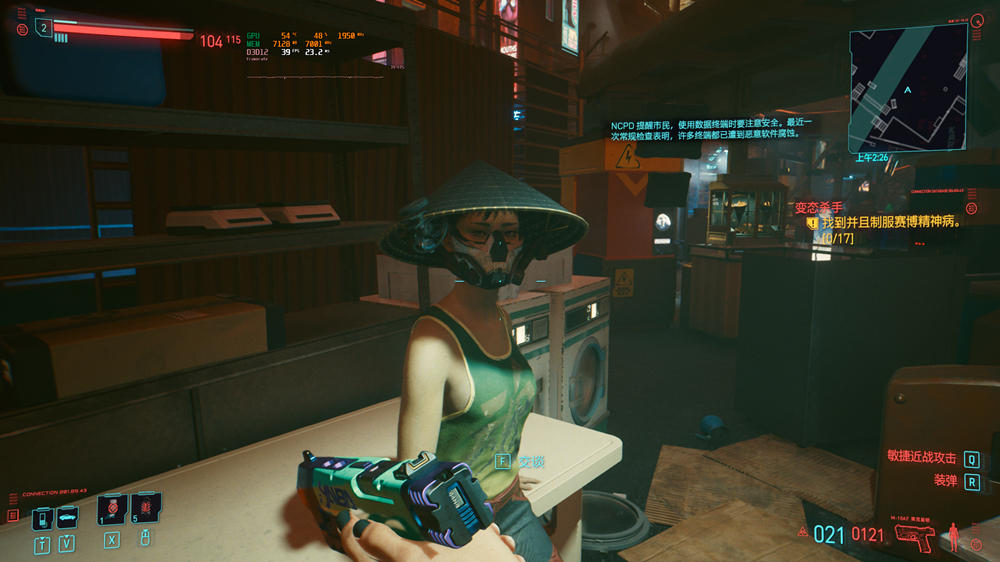The image size is (1000, 562).
Task: Select the quest objective 找到并且制服赛博精神病
Action: coord(890,223)
